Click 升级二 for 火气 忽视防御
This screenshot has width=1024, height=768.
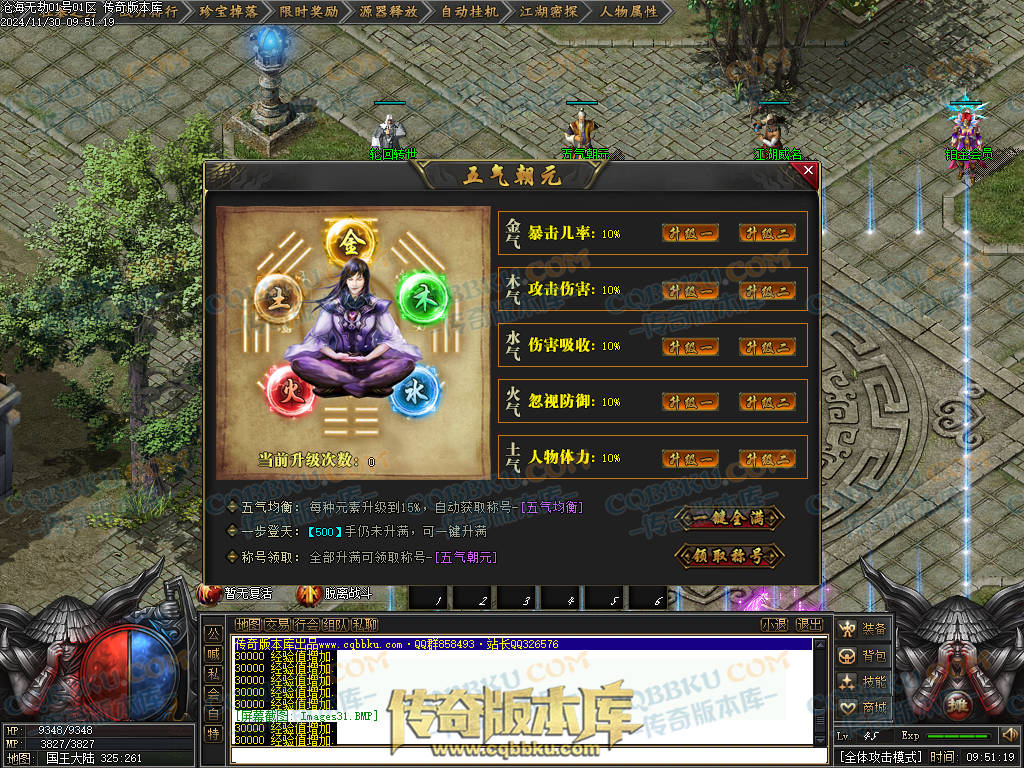point(767,402)
